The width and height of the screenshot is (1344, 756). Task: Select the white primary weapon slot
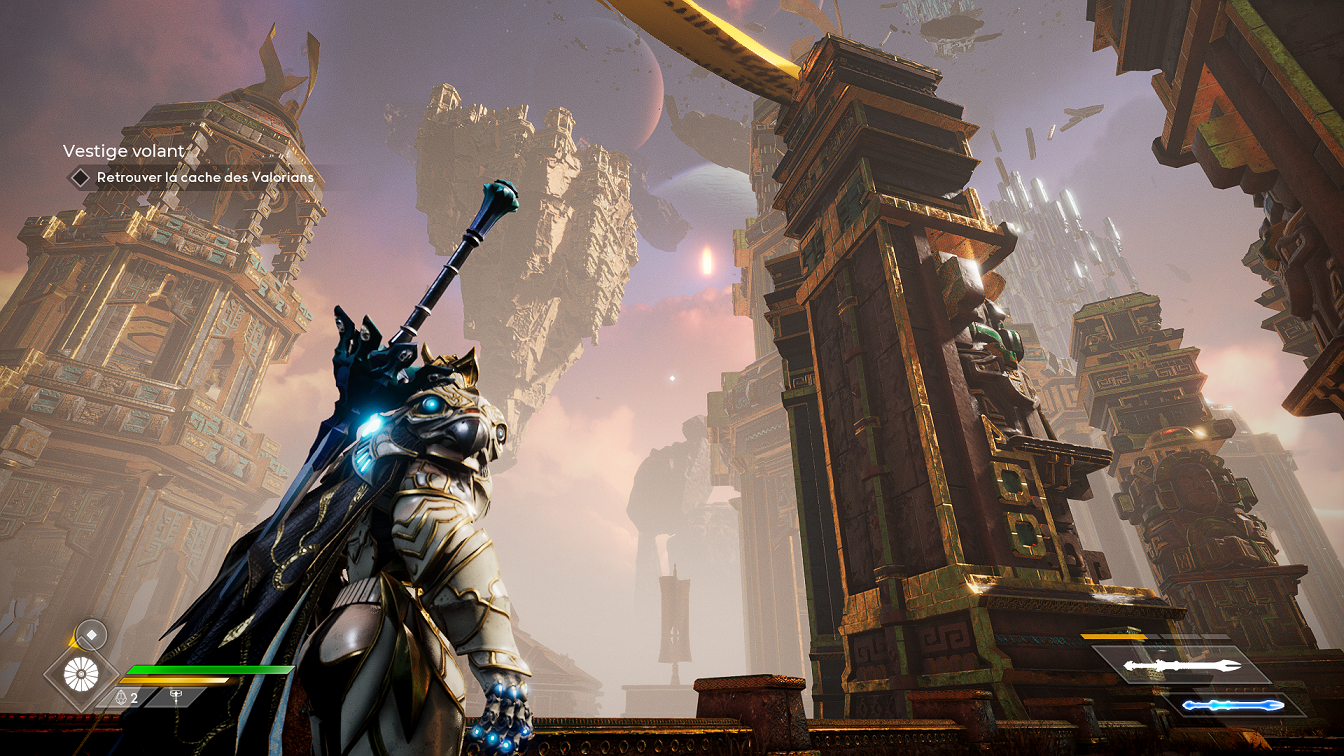[1182, 665]
